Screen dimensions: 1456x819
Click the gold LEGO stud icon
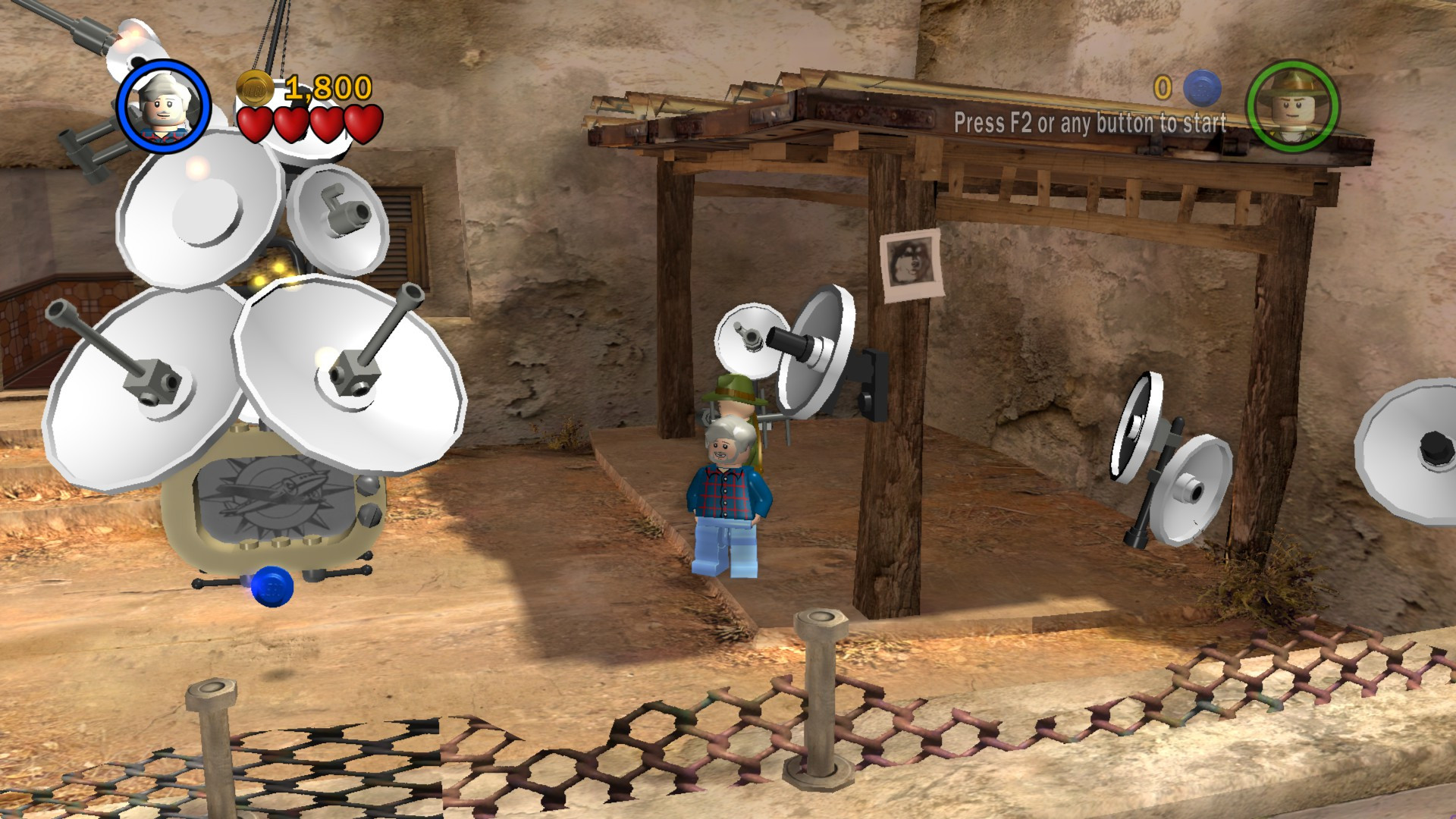click(256, 87)
